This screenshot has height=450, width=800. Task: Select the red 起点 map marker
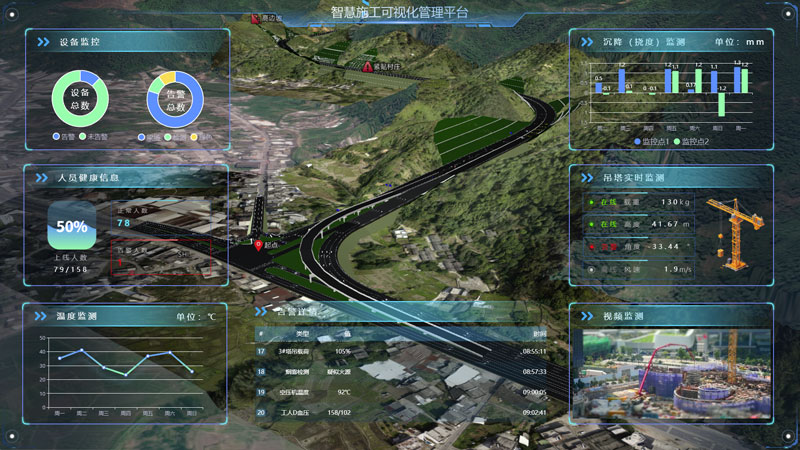(259, 243)
